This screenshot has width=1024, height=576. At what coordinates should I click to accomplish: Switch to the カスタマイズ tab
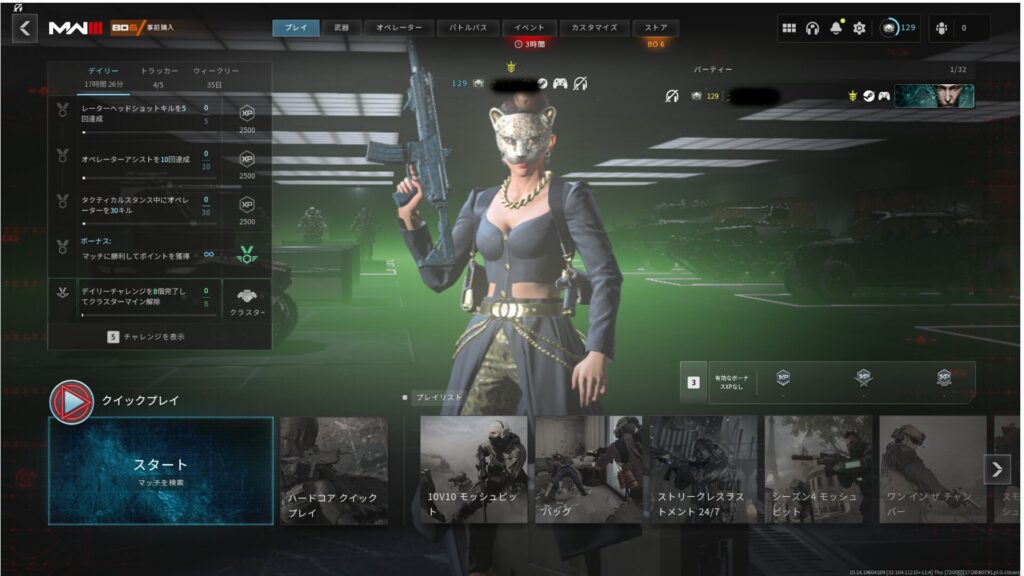(594, 28)
